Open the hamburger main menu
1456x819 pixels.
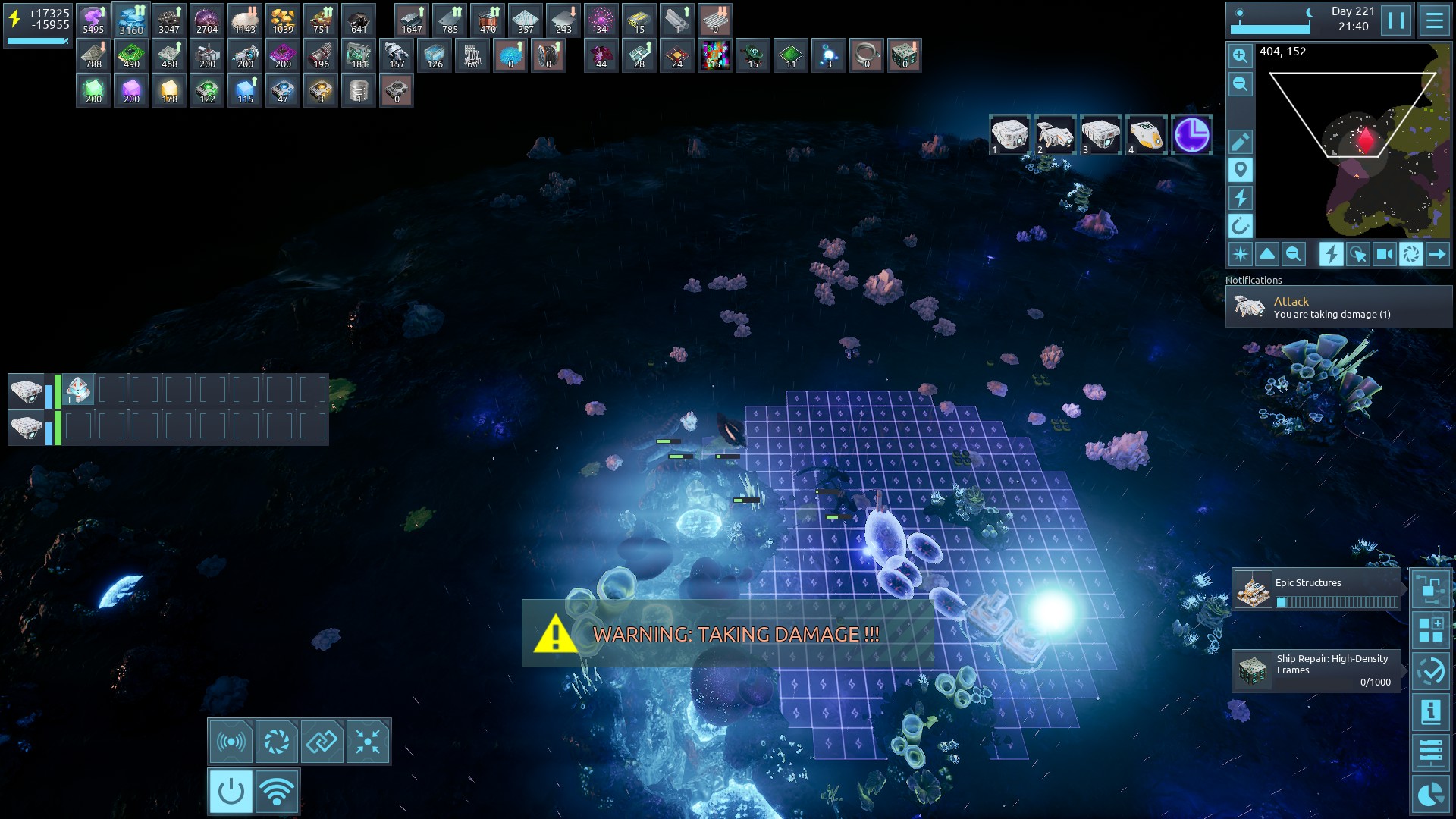(x=1434, y=20)
